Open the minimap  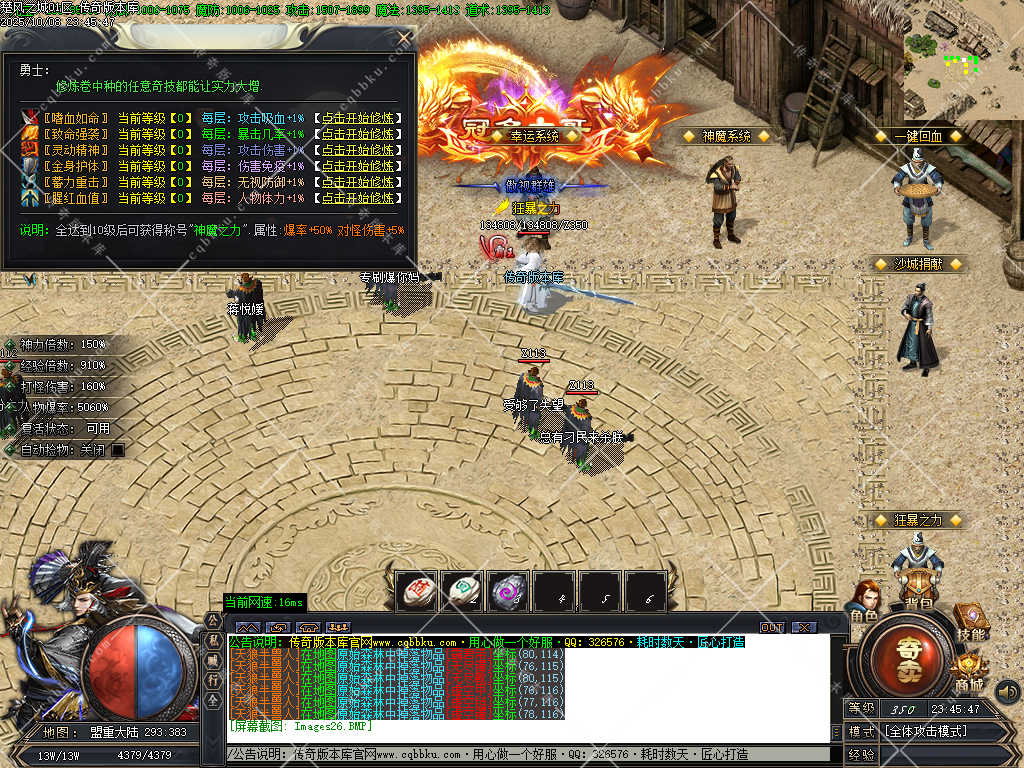(964, 60)
